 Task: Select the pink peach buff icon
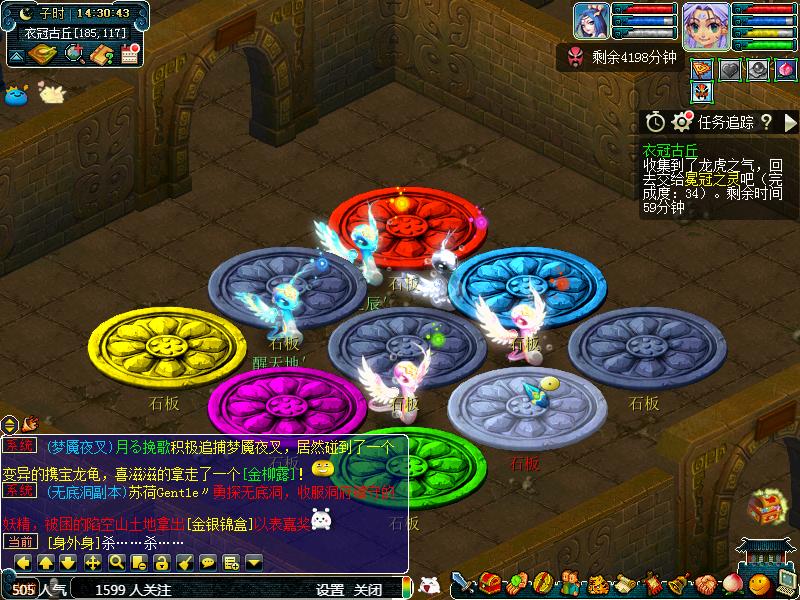[786, 69]
